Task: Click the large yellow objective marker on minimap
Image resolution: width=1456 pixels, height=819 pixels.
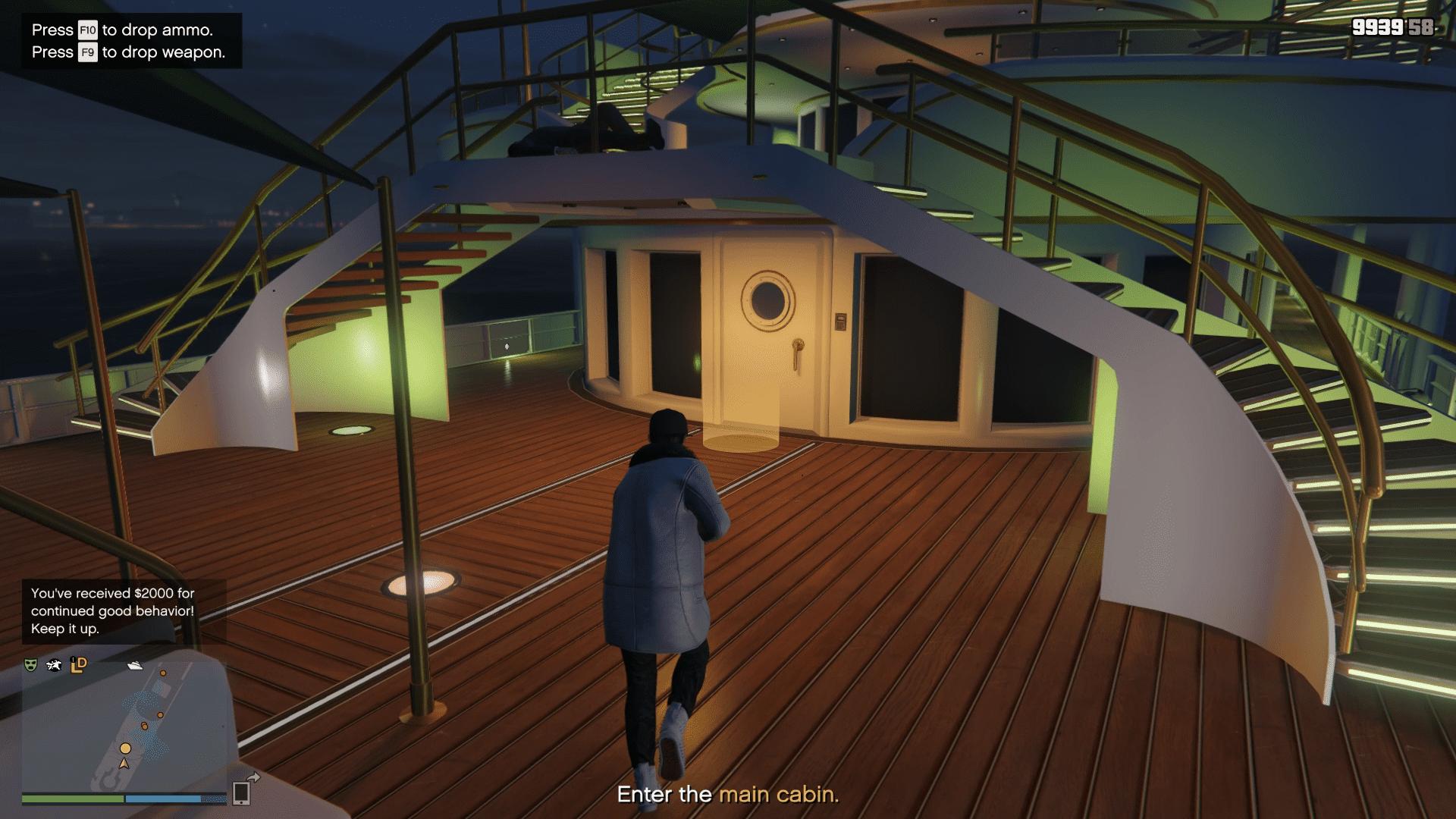Action: tap(125, 748)
